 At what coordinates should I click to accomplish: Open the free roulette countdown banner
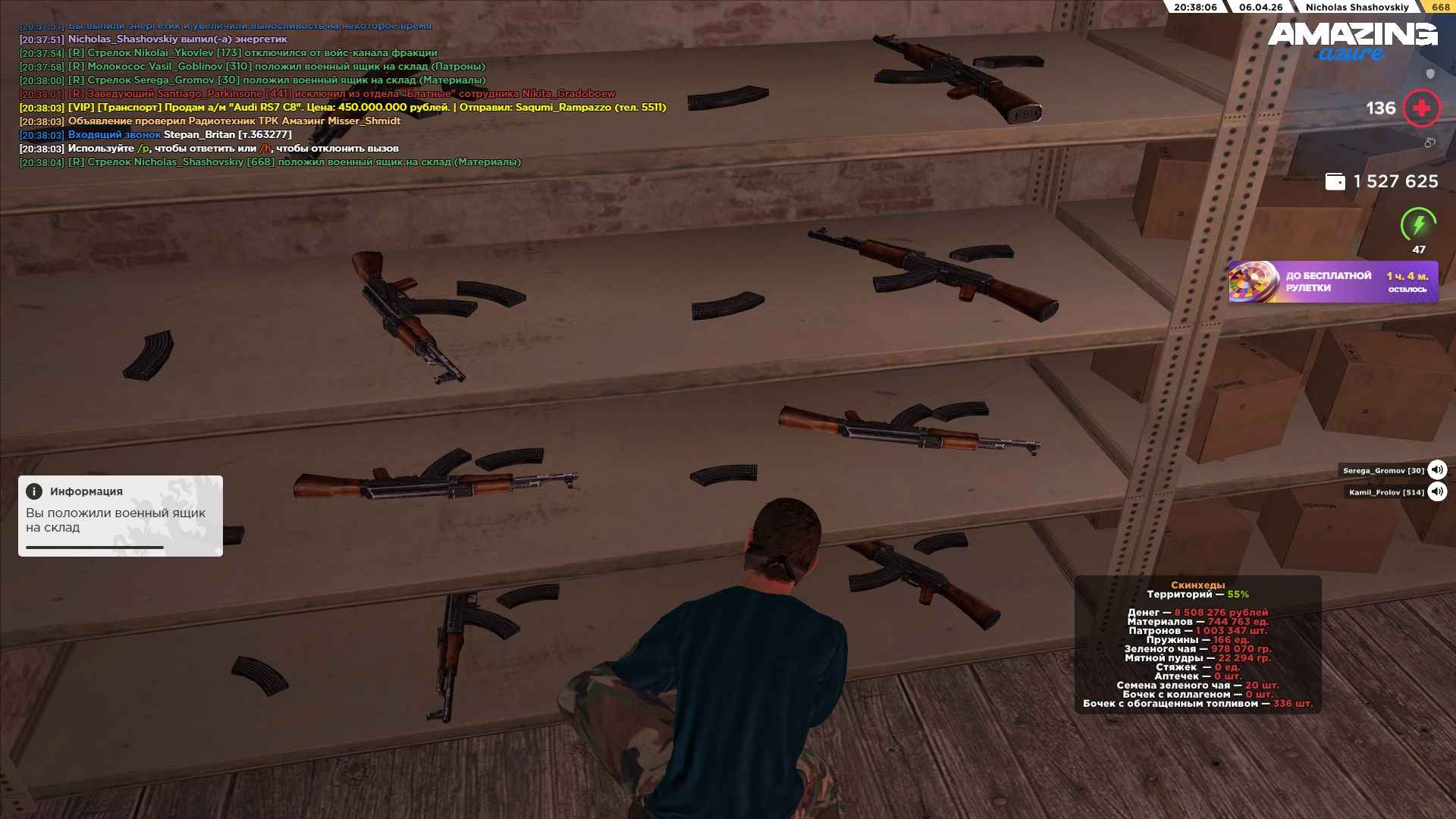(x=1332, y=282)
